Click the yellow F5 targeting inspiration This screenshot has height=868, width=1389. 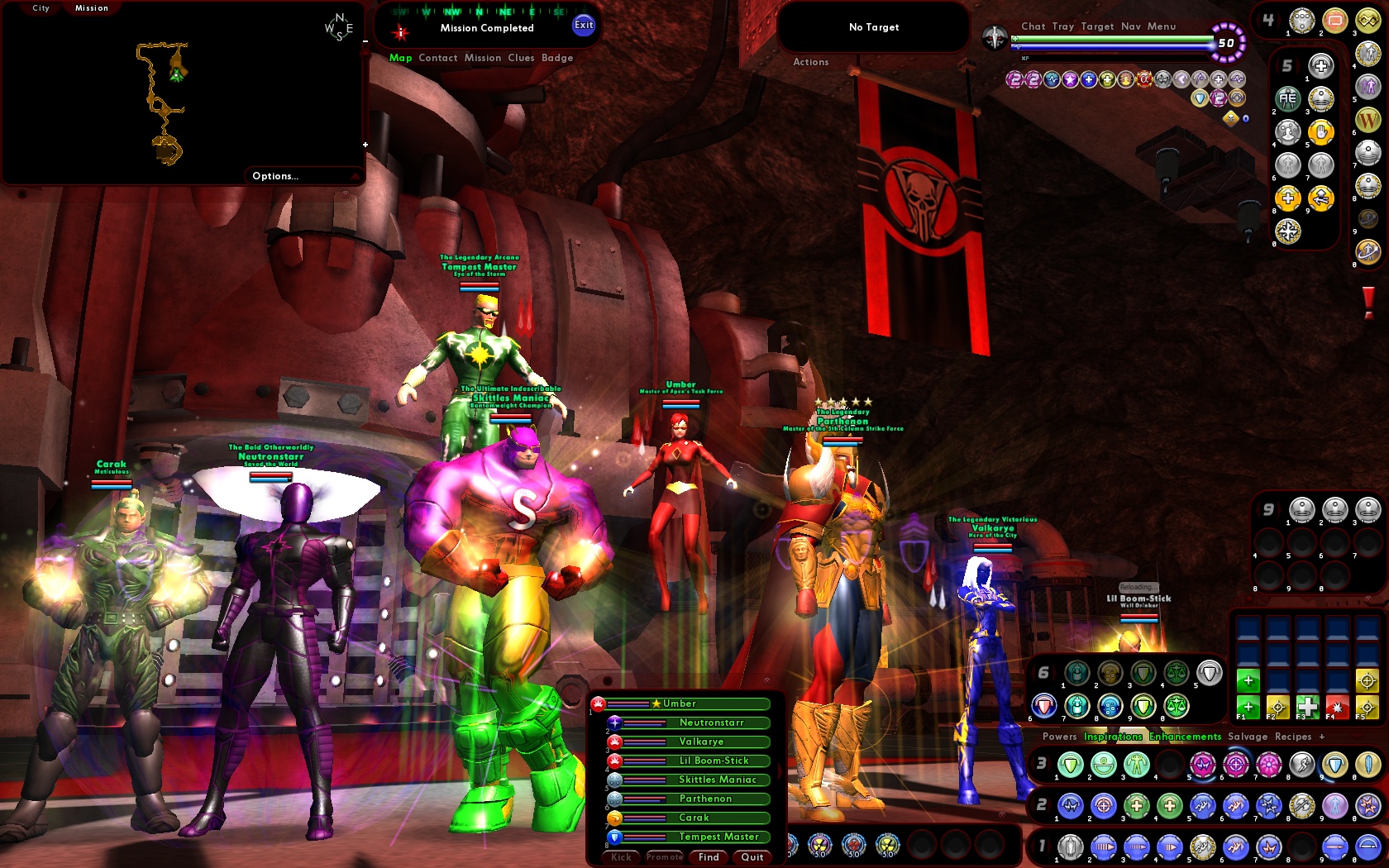[1368, 707]
